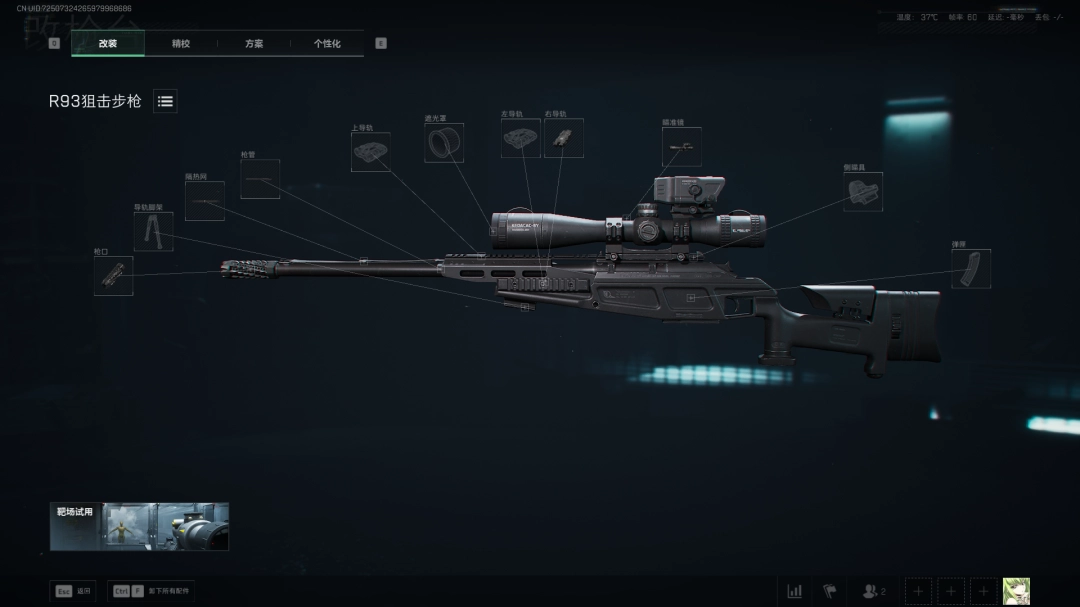Screen dimensions: 1080x607
Task: Open the 隔热网 attachment slot
Action: (204, 201)
